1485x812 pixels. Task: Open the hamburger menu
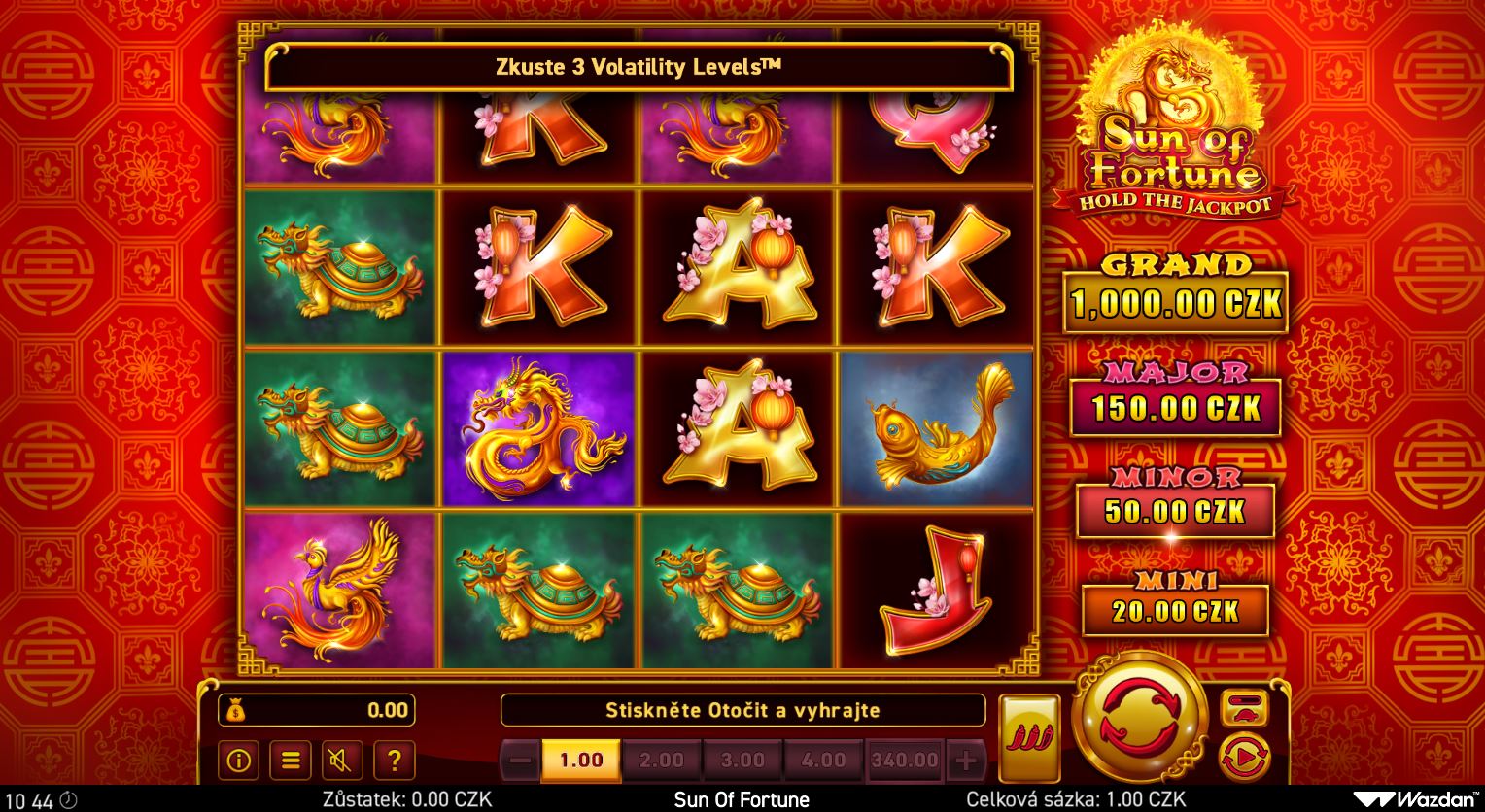point(290,760)
